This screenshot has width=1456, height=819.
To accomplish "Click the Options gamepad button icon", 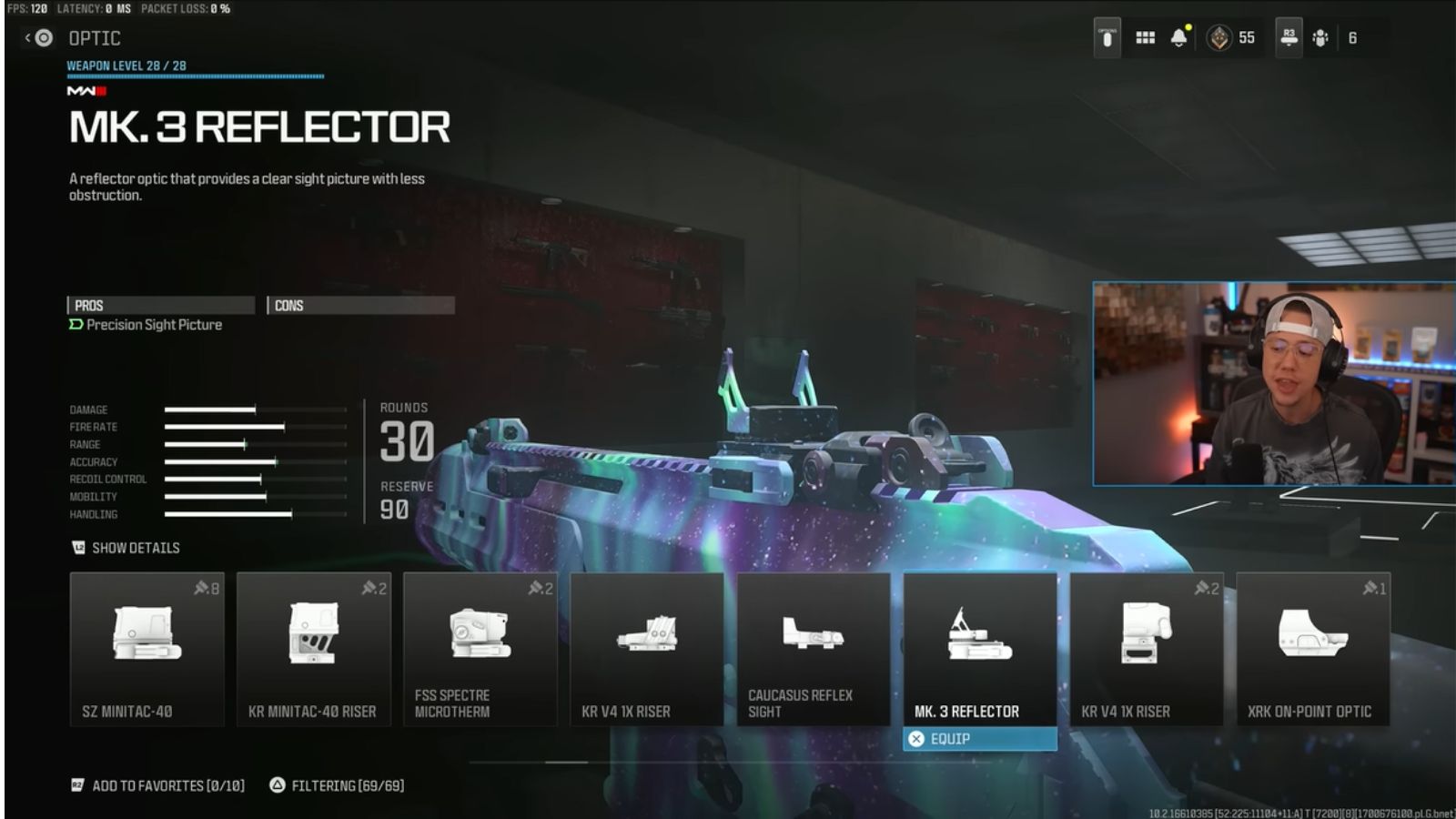I will click(1105, 36).
